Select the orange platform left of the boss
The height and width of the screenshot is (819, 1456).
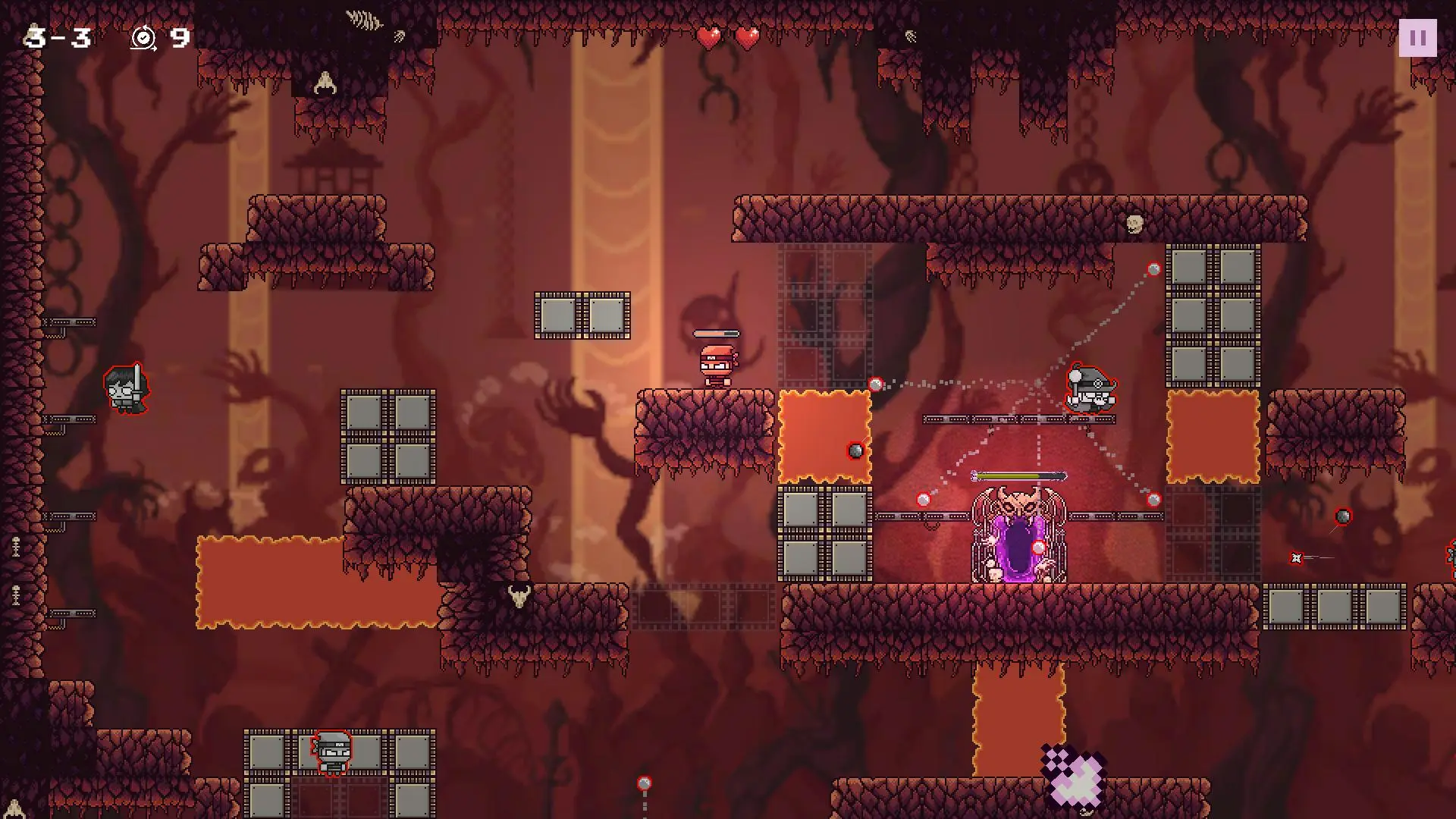[823, 436]
